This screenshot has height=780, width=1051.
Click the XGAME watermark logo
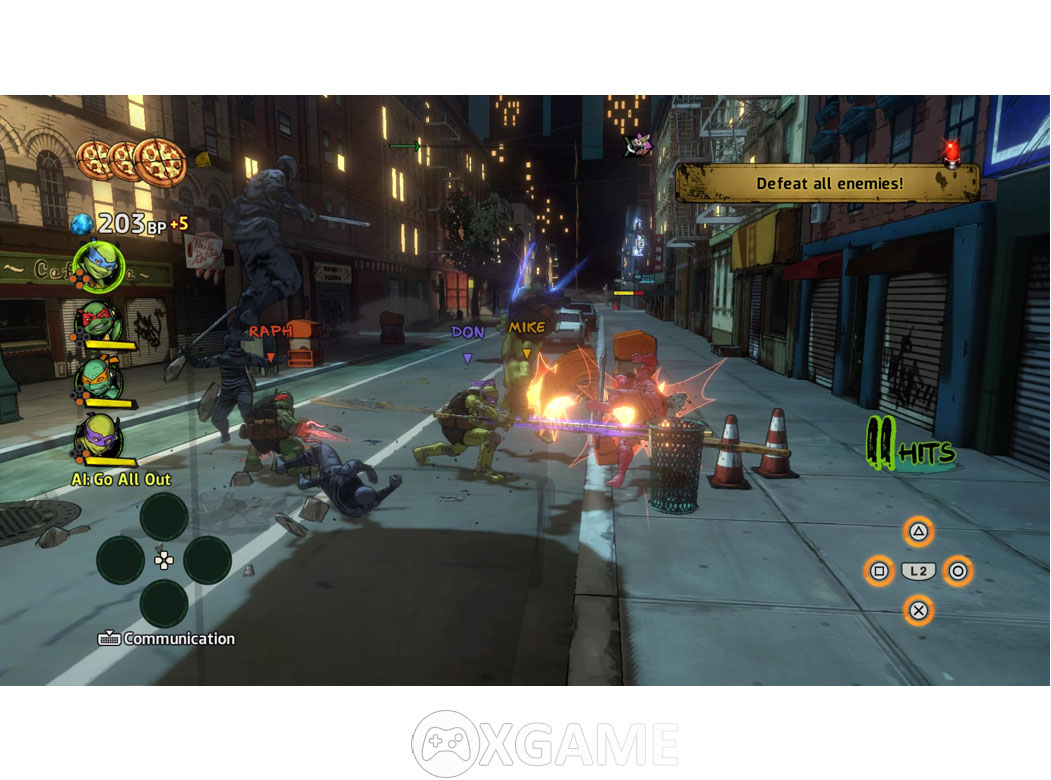coord(545,744)
